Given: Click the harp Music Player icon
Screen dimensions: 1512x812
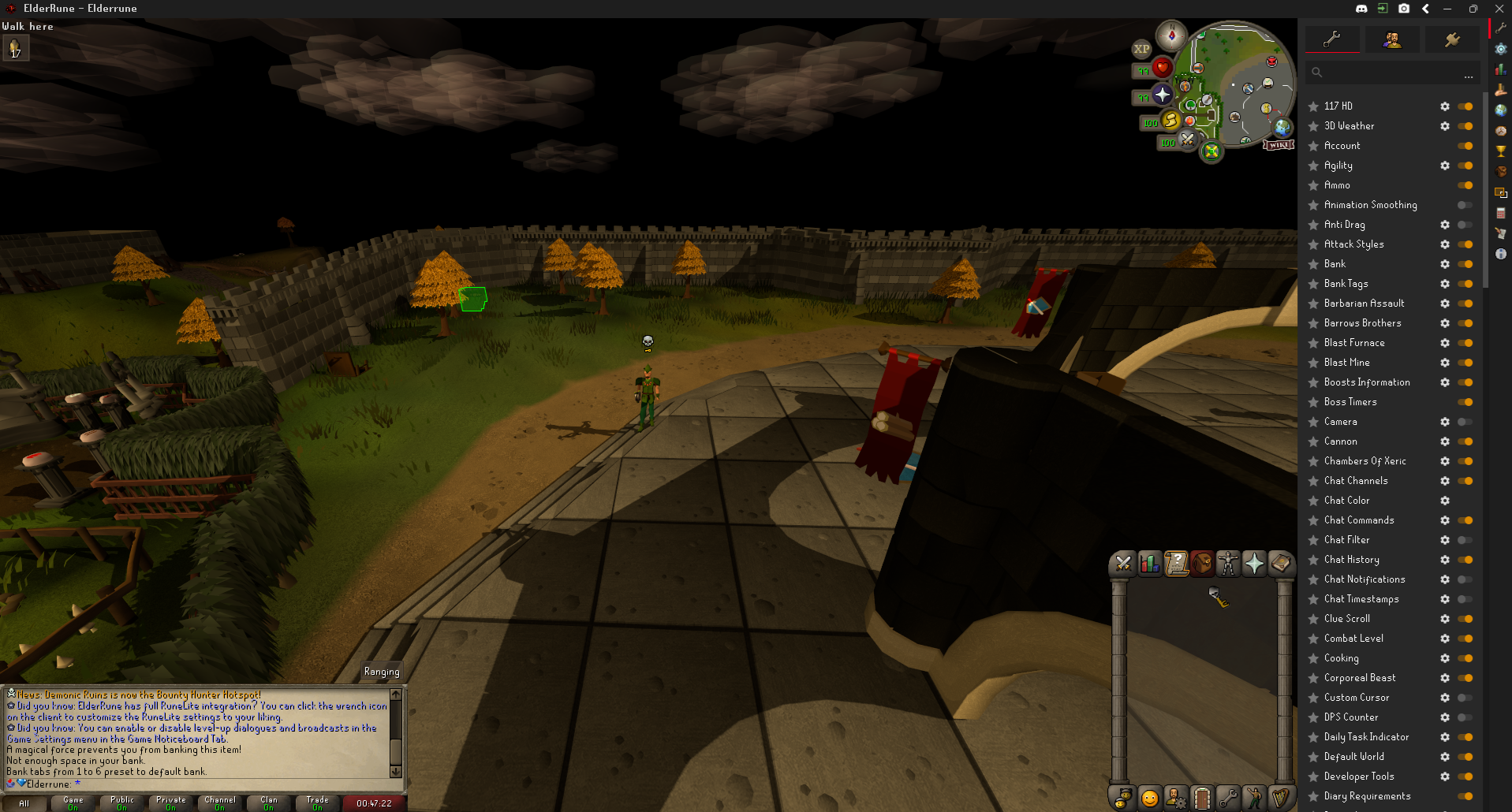Looking at the screenshot, I should tap(1280, 797).
